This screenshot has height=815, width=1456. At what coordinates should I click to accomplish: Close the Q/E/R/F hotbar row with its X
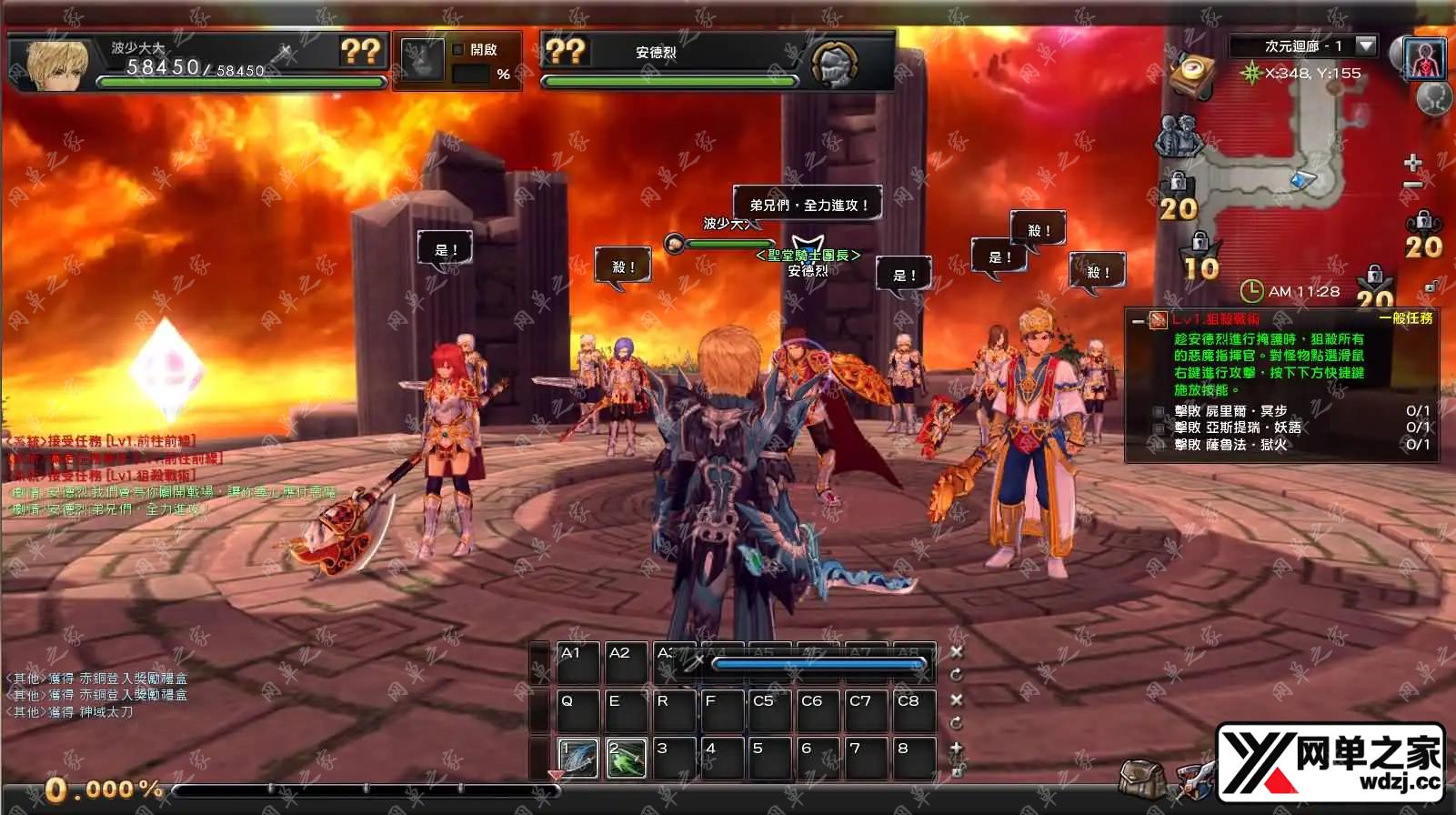click(957, 700)
